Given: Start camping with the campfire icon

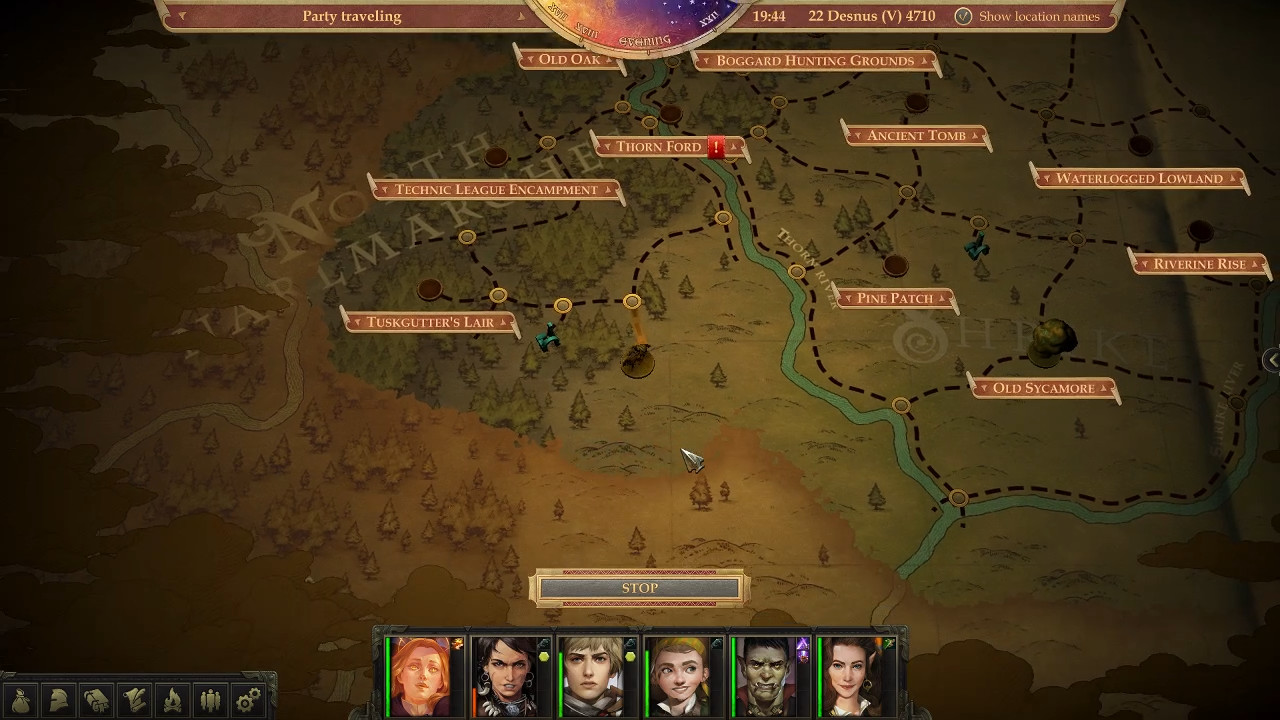Looking at the screenshot, I should [x=172, y=699].
